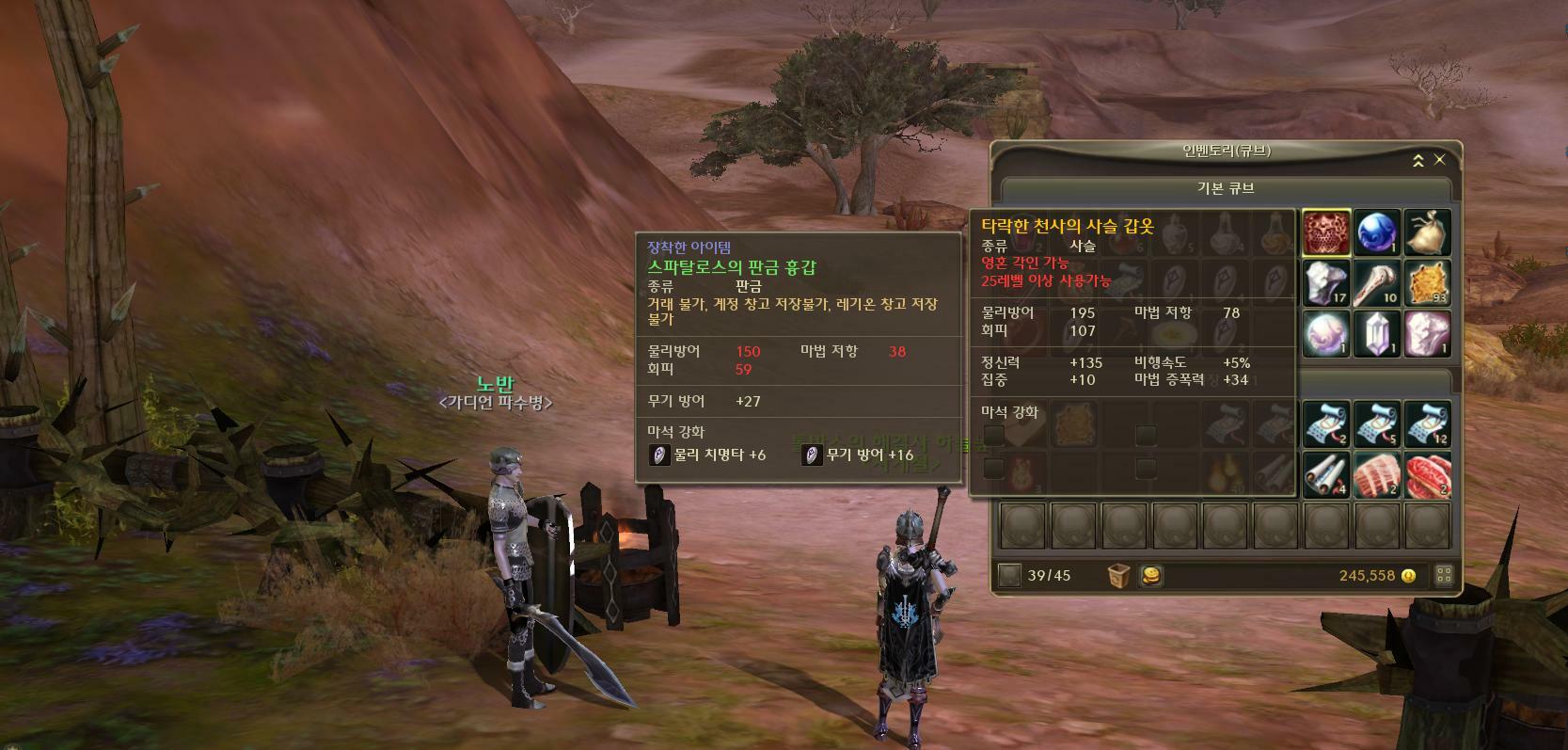Open the coin pouch item slot
Viewport: 1568px width, 750px height.
1427,230
